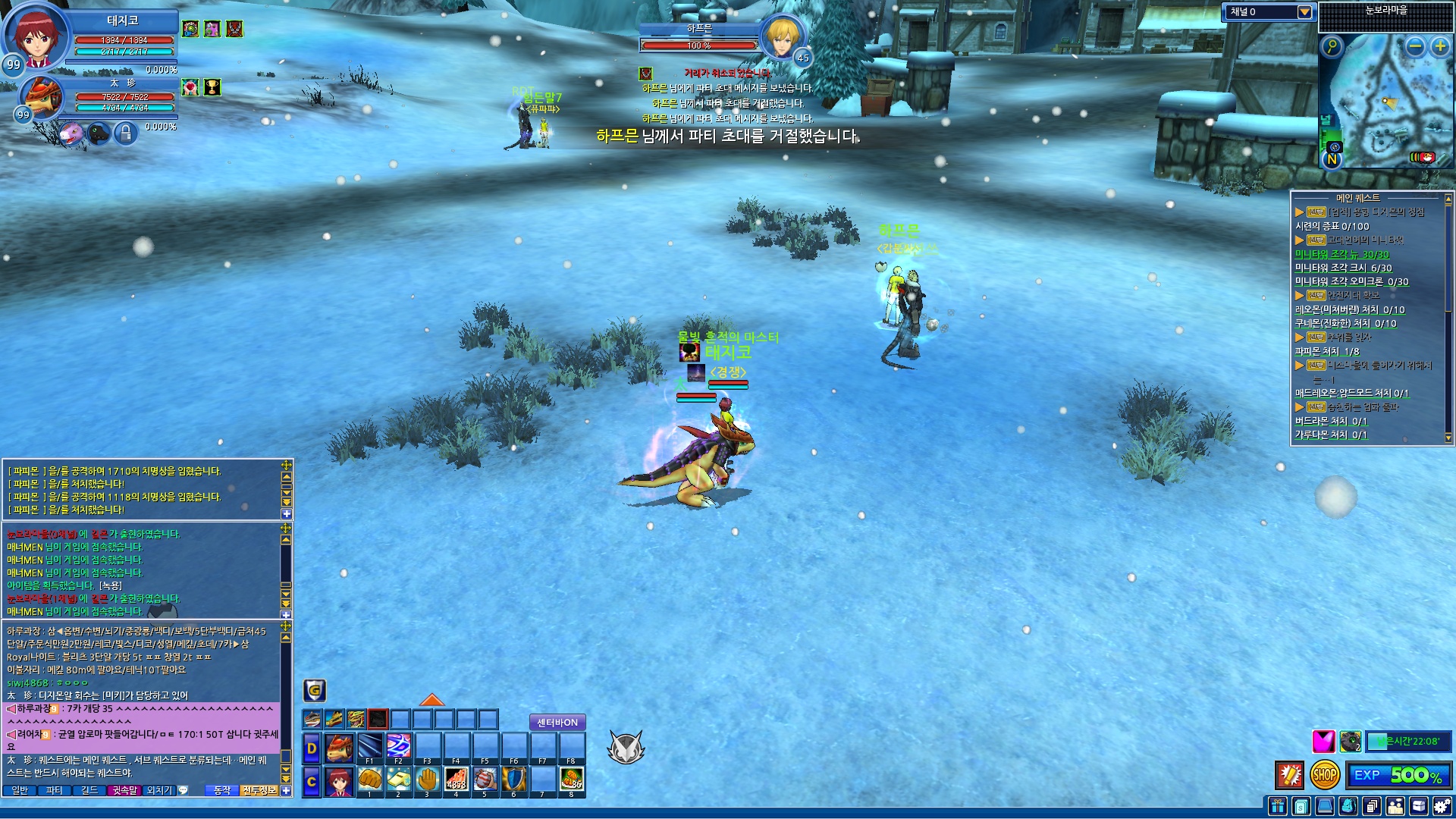This screenshot has height=819, width=1456.
Task: Switch to the 길드 chat tab
Action: point(89,790)
